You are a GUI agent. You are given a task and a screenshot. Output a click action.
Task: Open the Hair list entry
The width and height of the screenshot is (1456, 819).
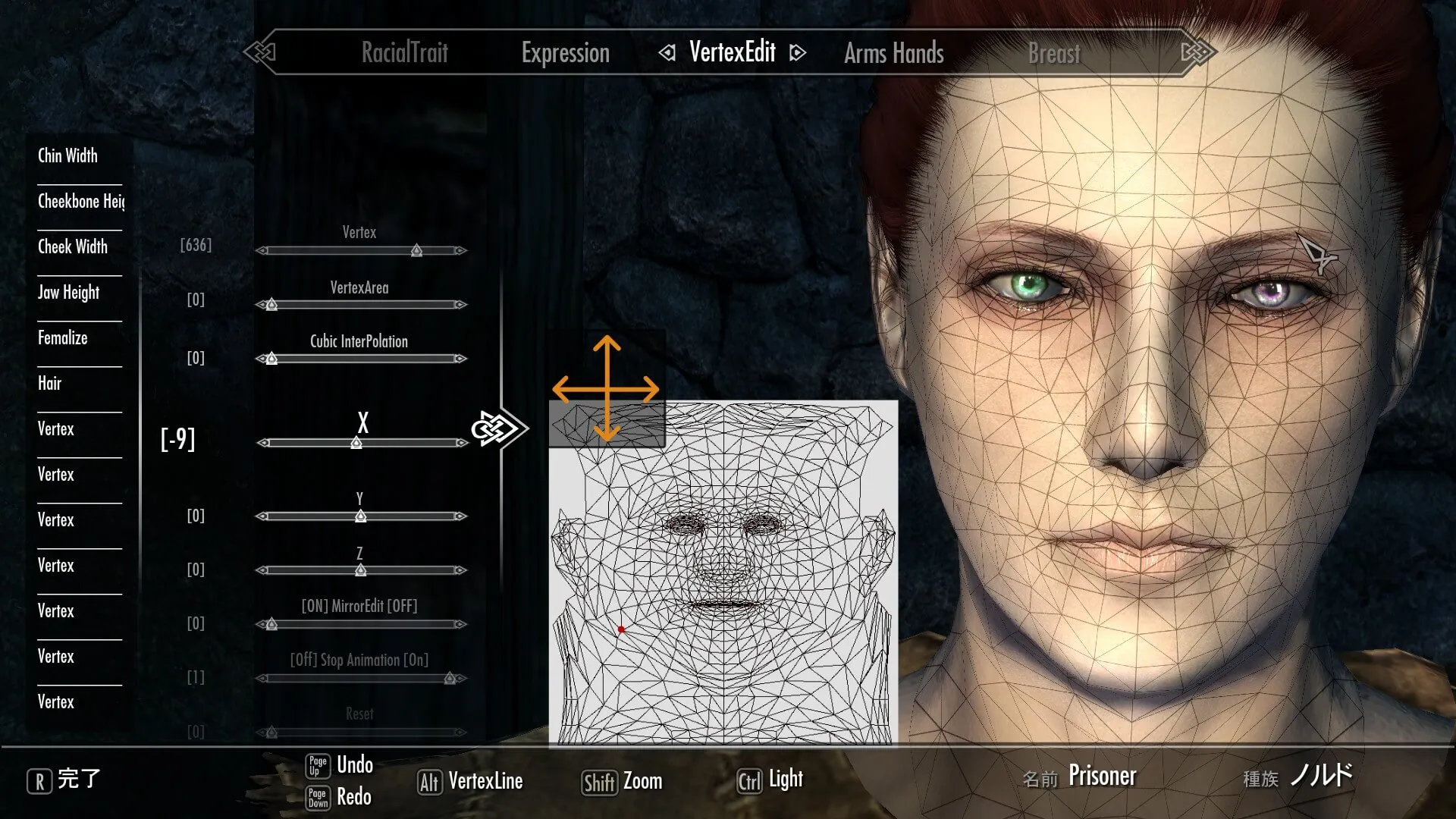pyautogui.click(x=50, y=383)
